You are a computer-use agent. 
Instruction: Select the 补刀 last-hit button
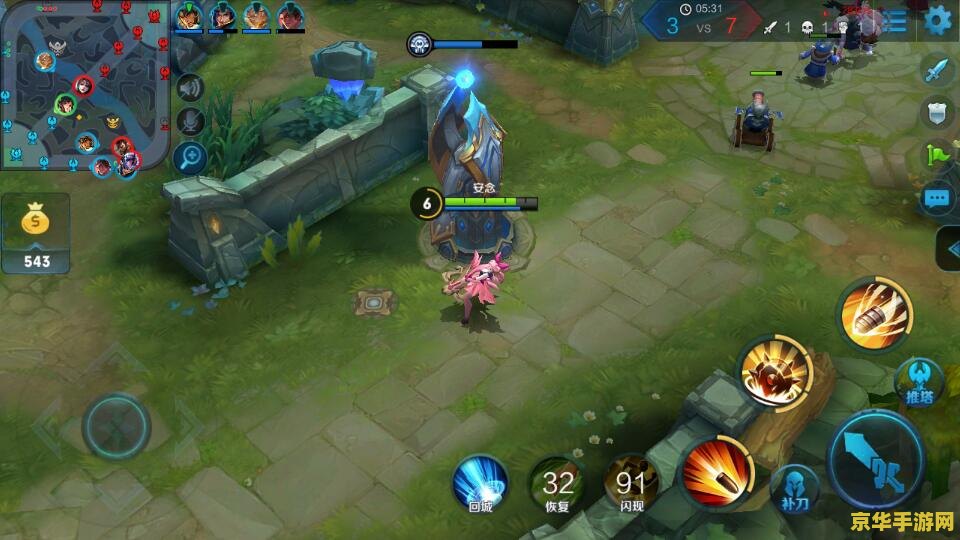pos(795,487)
